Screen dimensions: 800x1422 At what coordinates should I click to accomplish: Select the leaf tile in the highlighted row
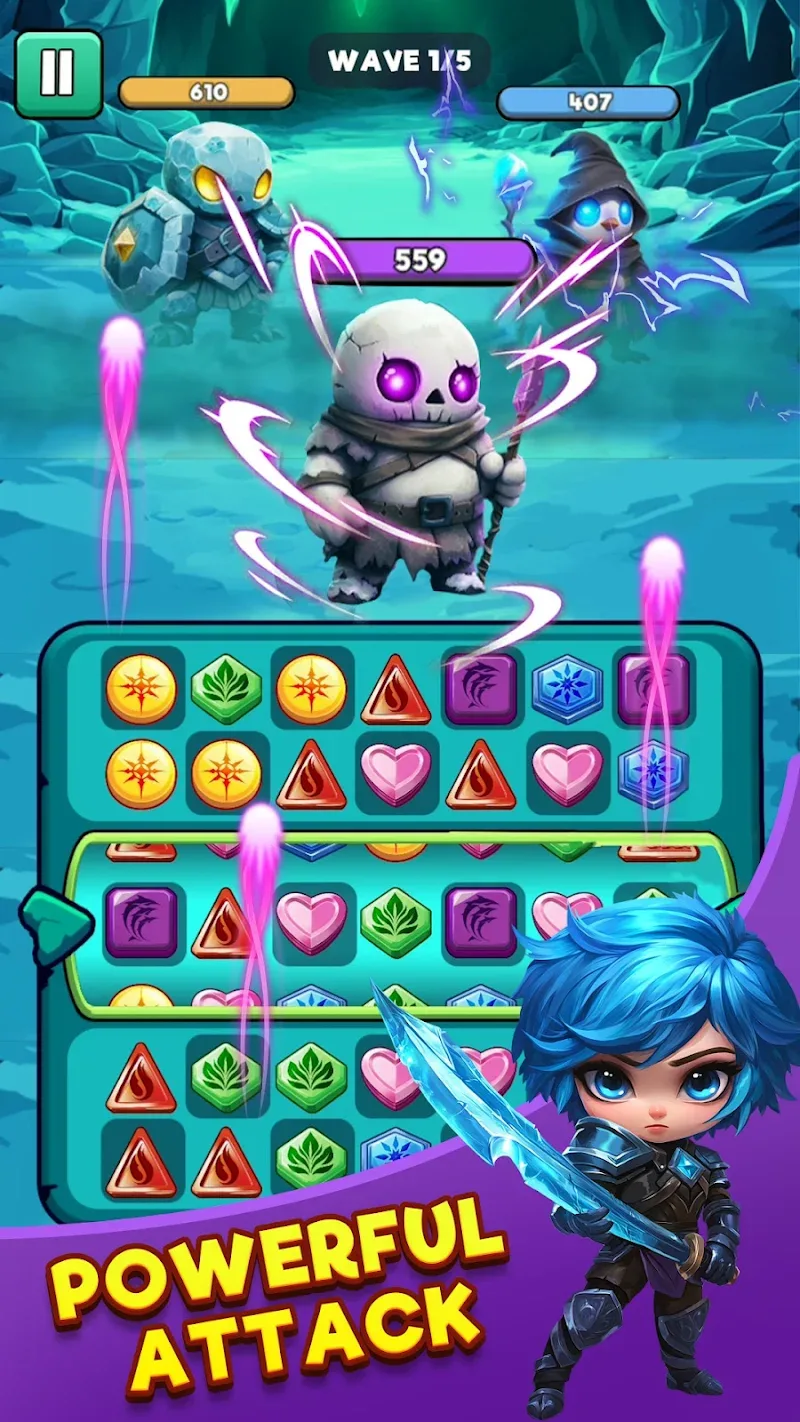396,922
